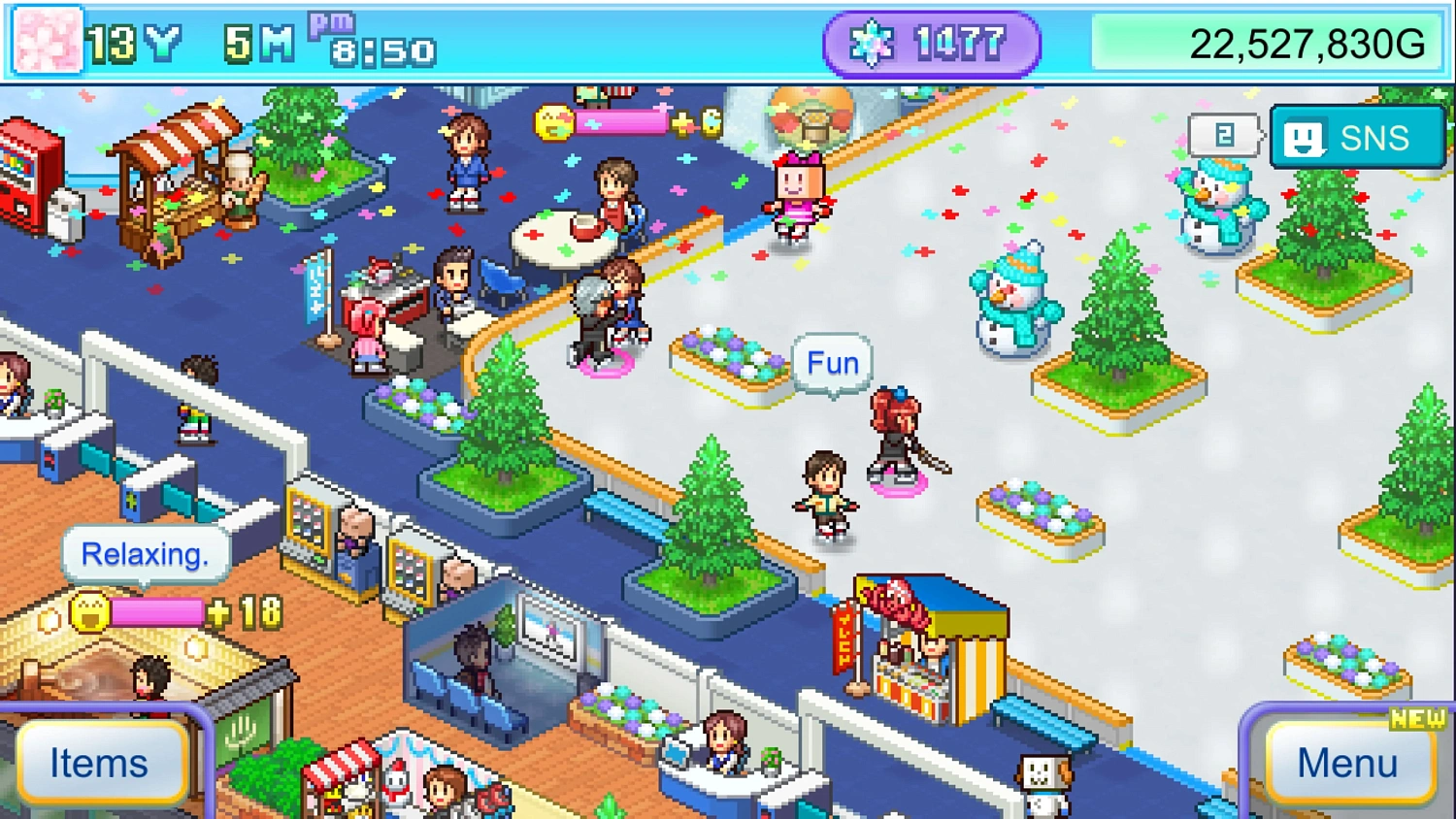Viewport: 1456px width, 819px height.
Task: Open the notification badge showing 2
Action: (1224, 135)
